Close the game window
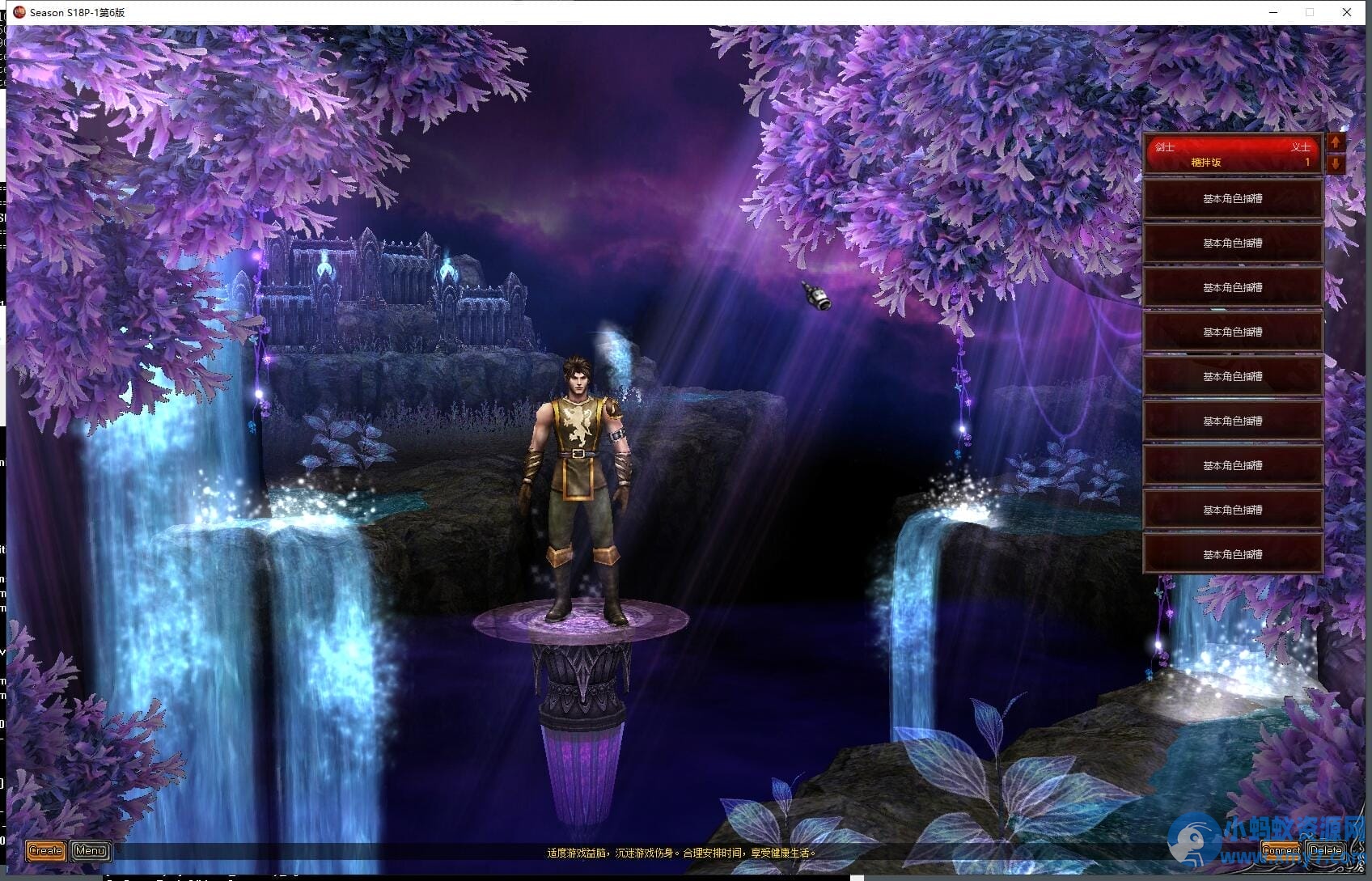Viewport: 1372px width, 881px height. [x=1347, y=12]
